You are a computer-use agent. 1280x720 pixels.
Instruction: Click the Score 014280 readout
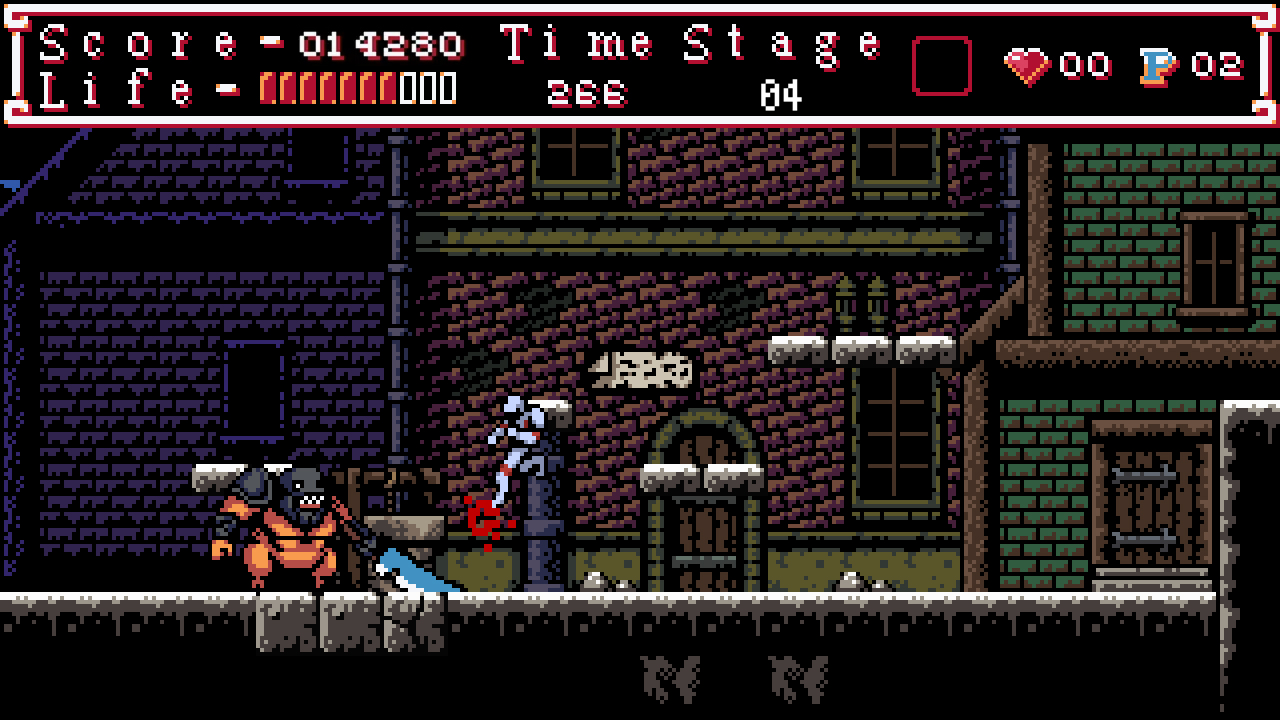click(381, 44)
